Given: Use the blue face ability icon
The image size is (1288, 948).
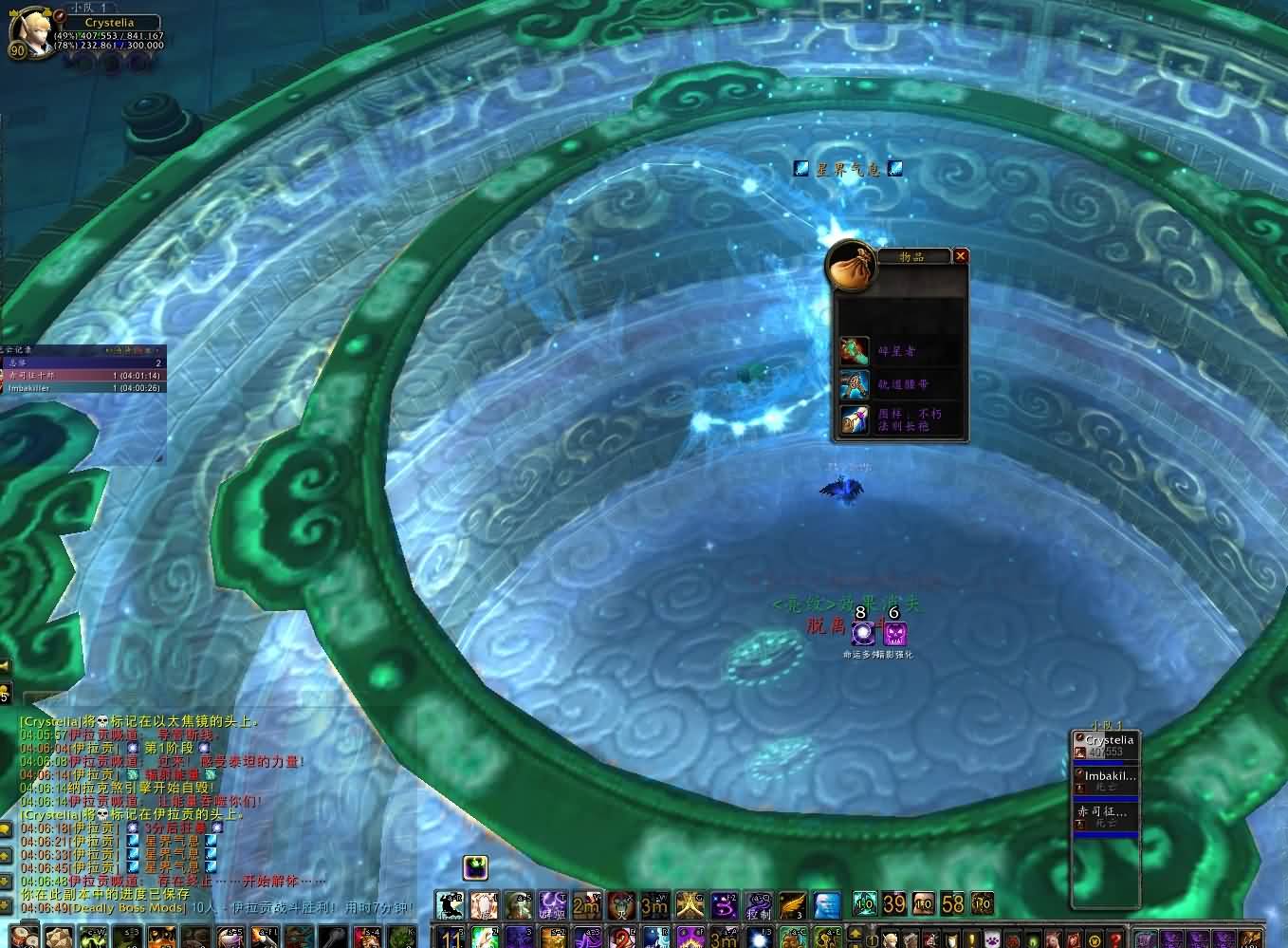Looking at the screenshot, I should pyautogui.click(x=827, y=905).
